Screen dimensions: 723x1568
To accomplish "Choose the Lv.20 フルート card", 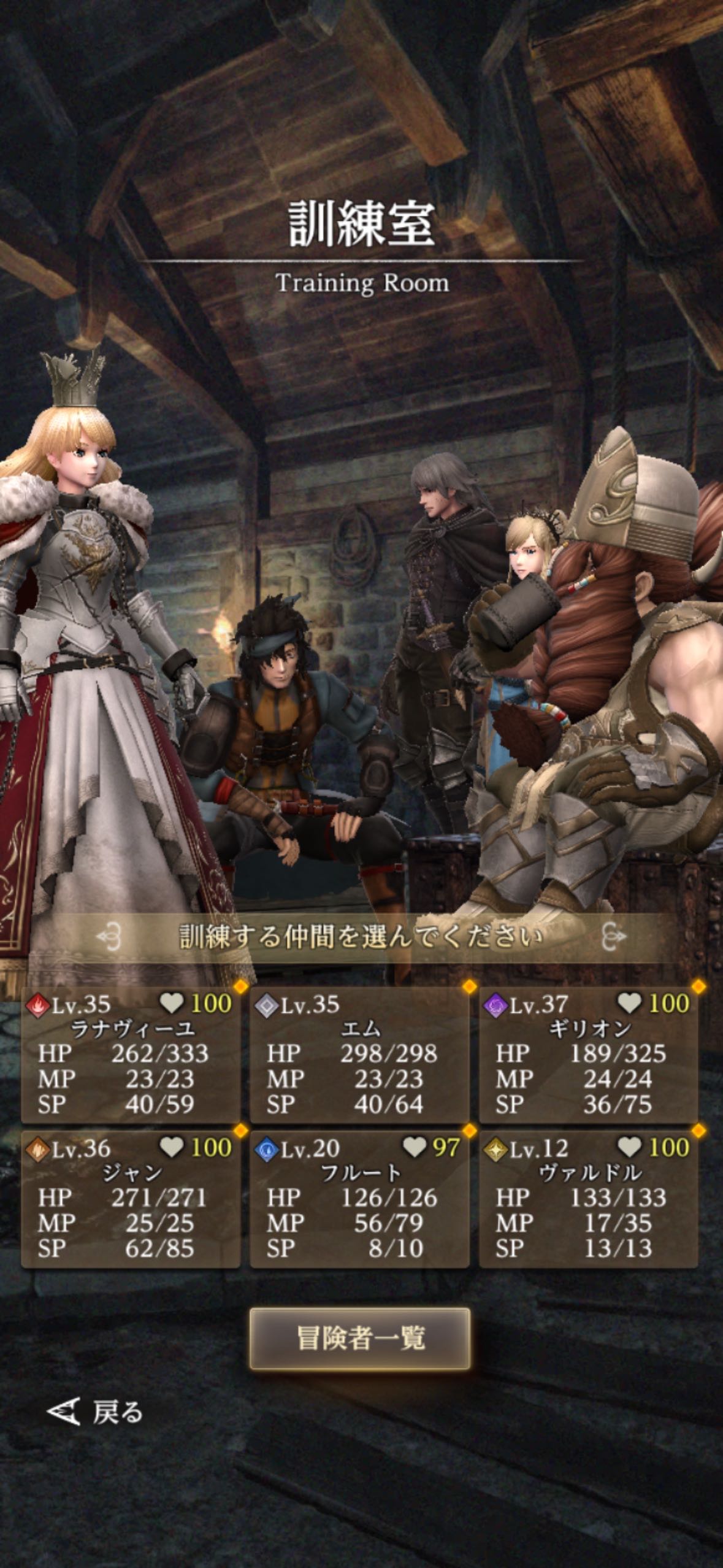I will tap(360, 1199).
